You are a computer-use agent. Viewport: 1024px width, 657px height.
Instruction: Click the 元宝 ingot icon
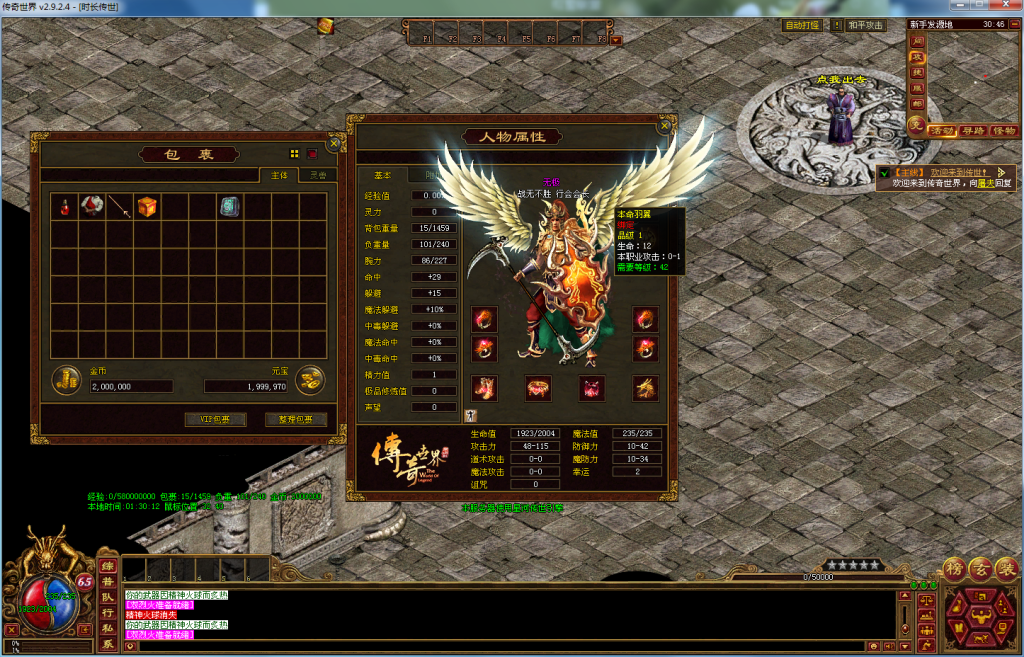pos(311,380)
